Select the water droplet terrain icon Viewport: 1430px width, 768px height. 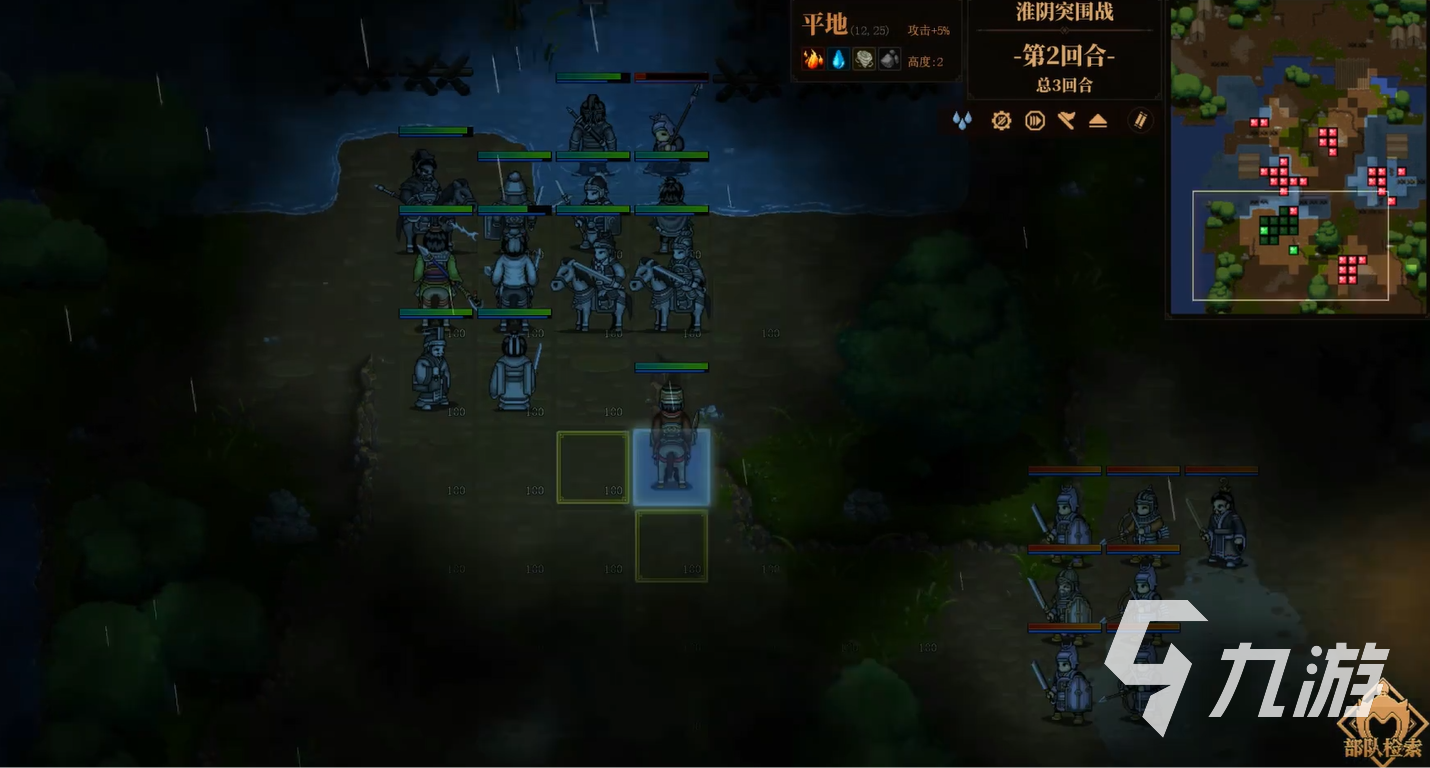(x=838, y=60)
